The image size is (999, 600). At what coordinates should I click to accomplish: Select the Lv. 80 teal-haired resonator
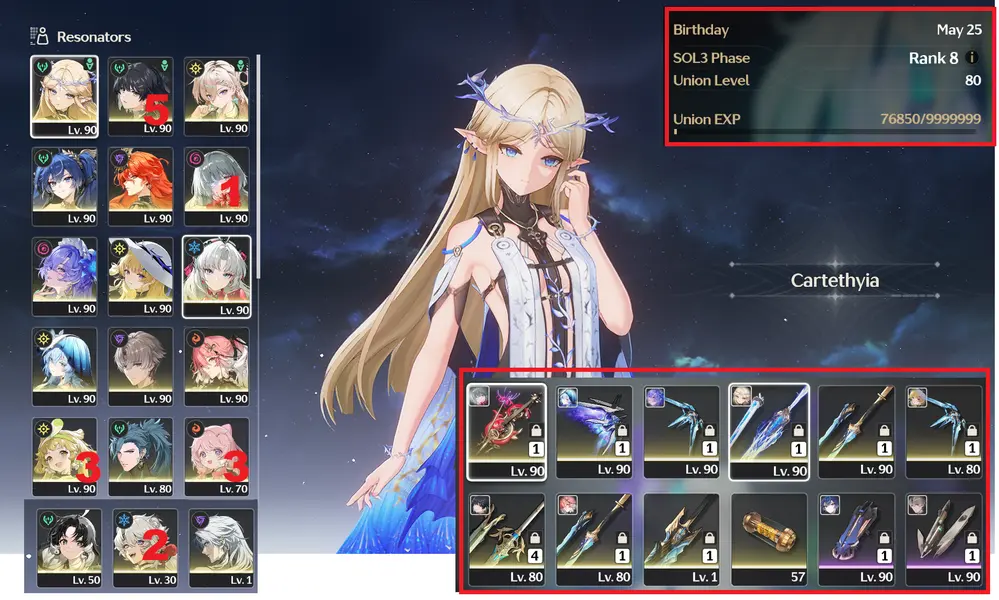coord(140,457)
